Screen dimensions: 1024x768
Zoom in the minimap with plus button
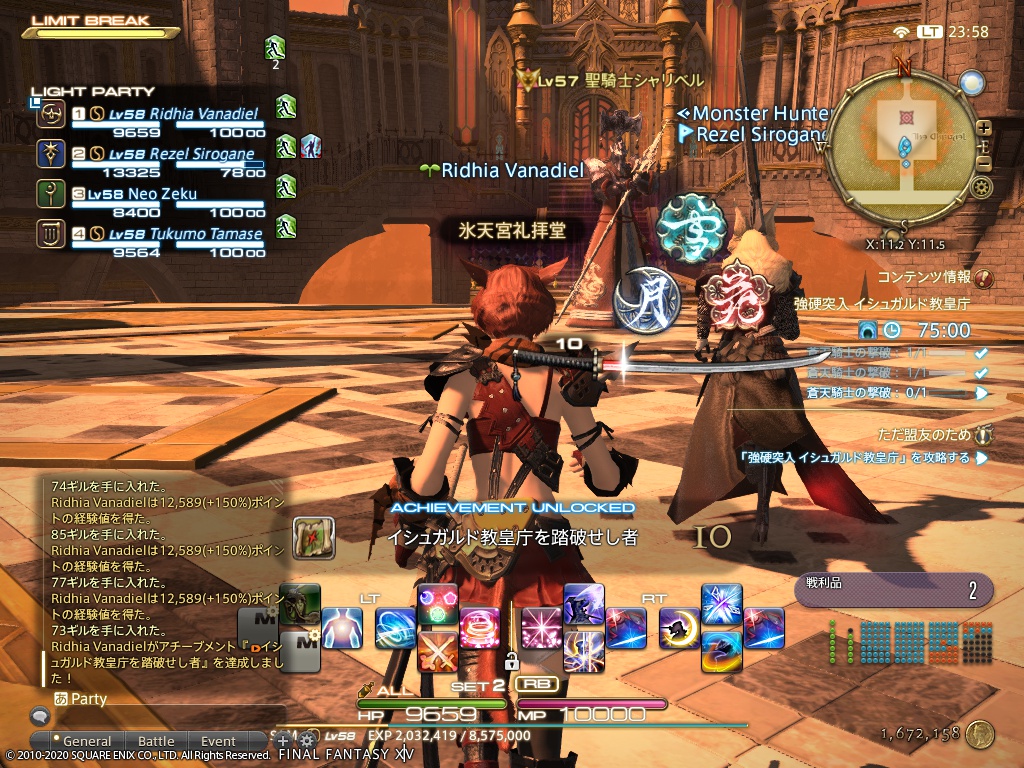(984, 128)
